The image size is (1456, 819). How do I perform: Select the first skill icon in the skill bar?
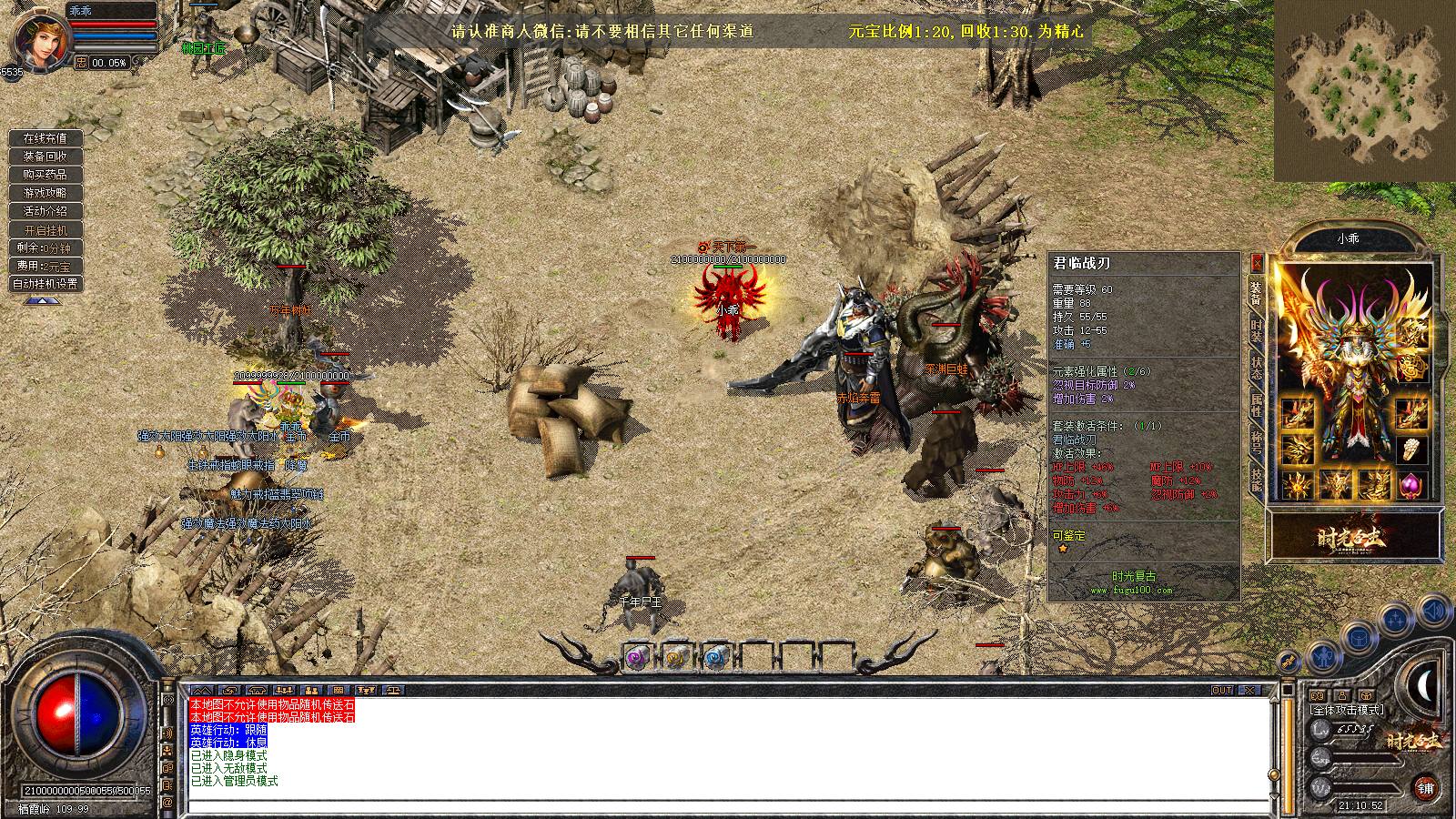636,656
